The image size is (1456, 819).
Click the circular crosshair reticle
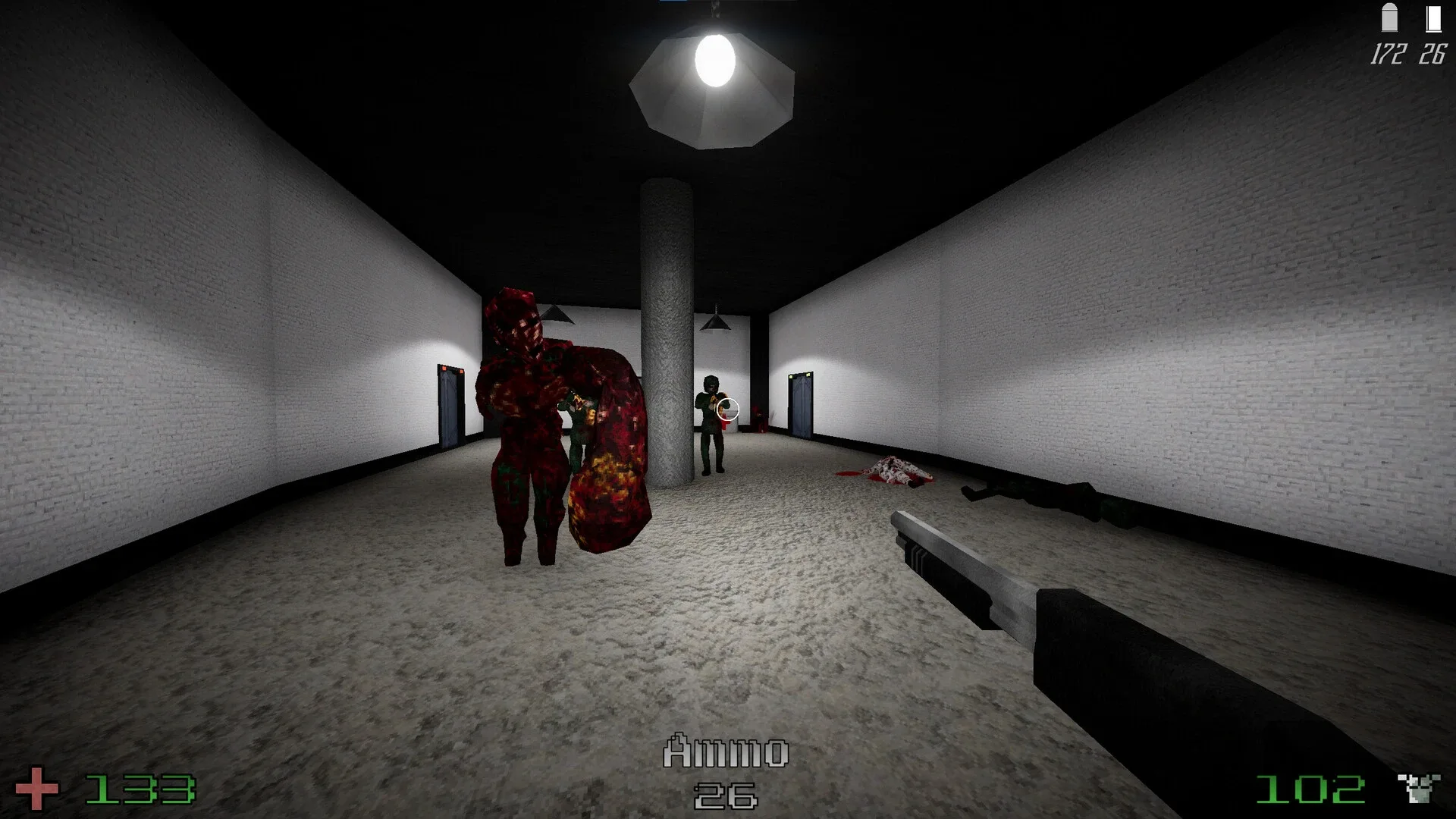coord(730,409)
